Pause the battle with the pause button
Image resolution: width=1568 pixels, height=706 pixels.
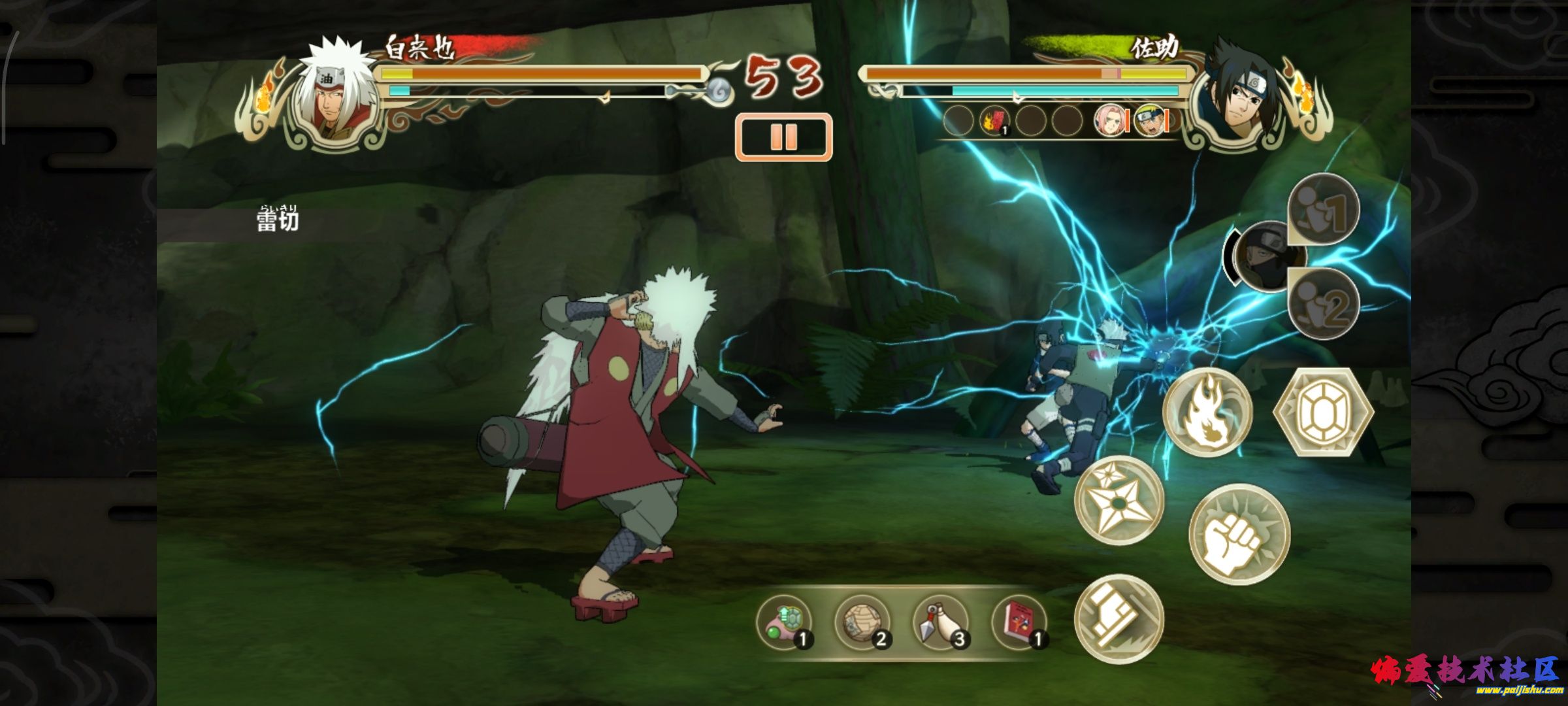(783, 137)
